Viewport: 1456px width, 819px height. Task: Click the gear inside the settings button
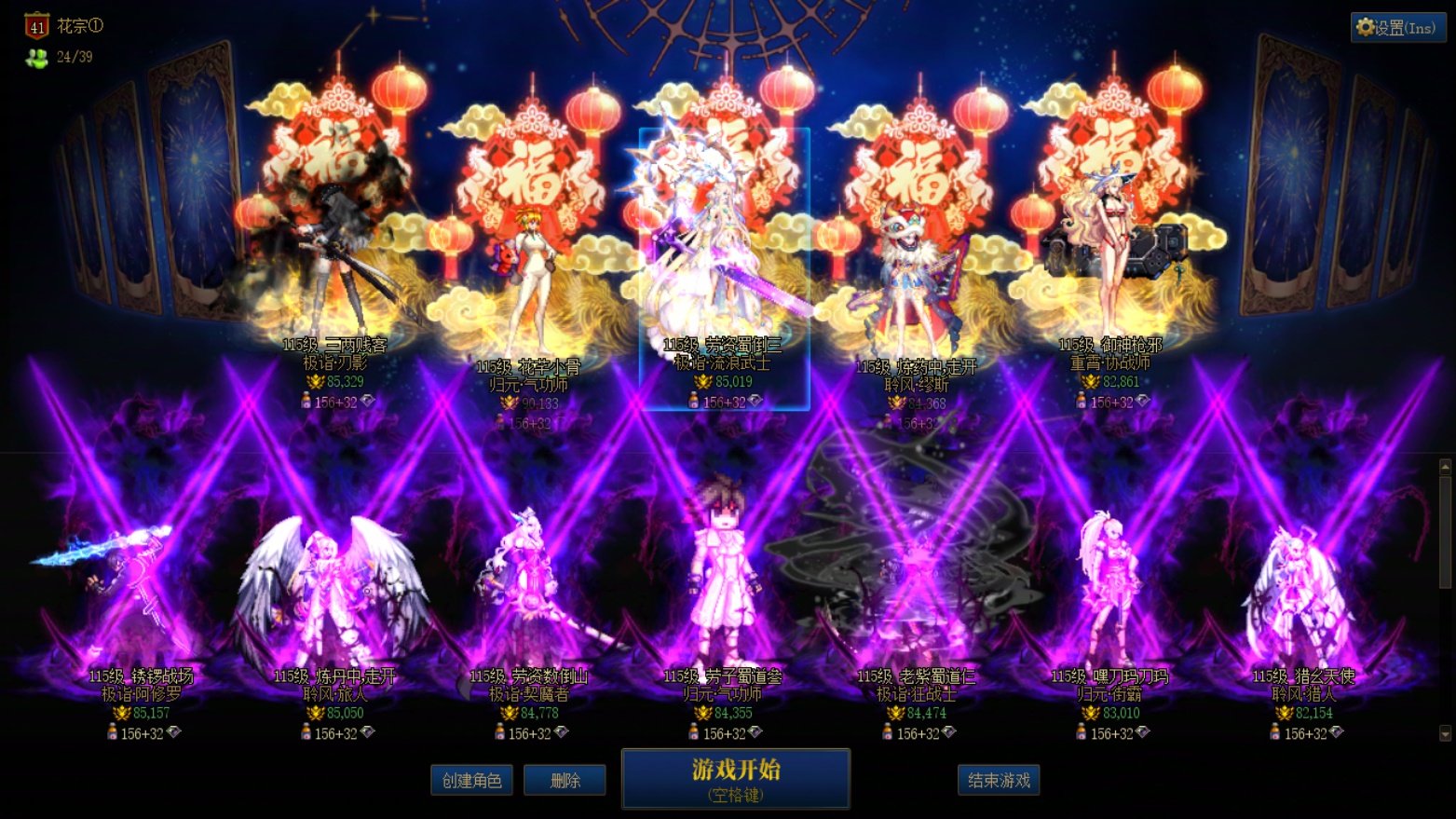(1365, 27)
